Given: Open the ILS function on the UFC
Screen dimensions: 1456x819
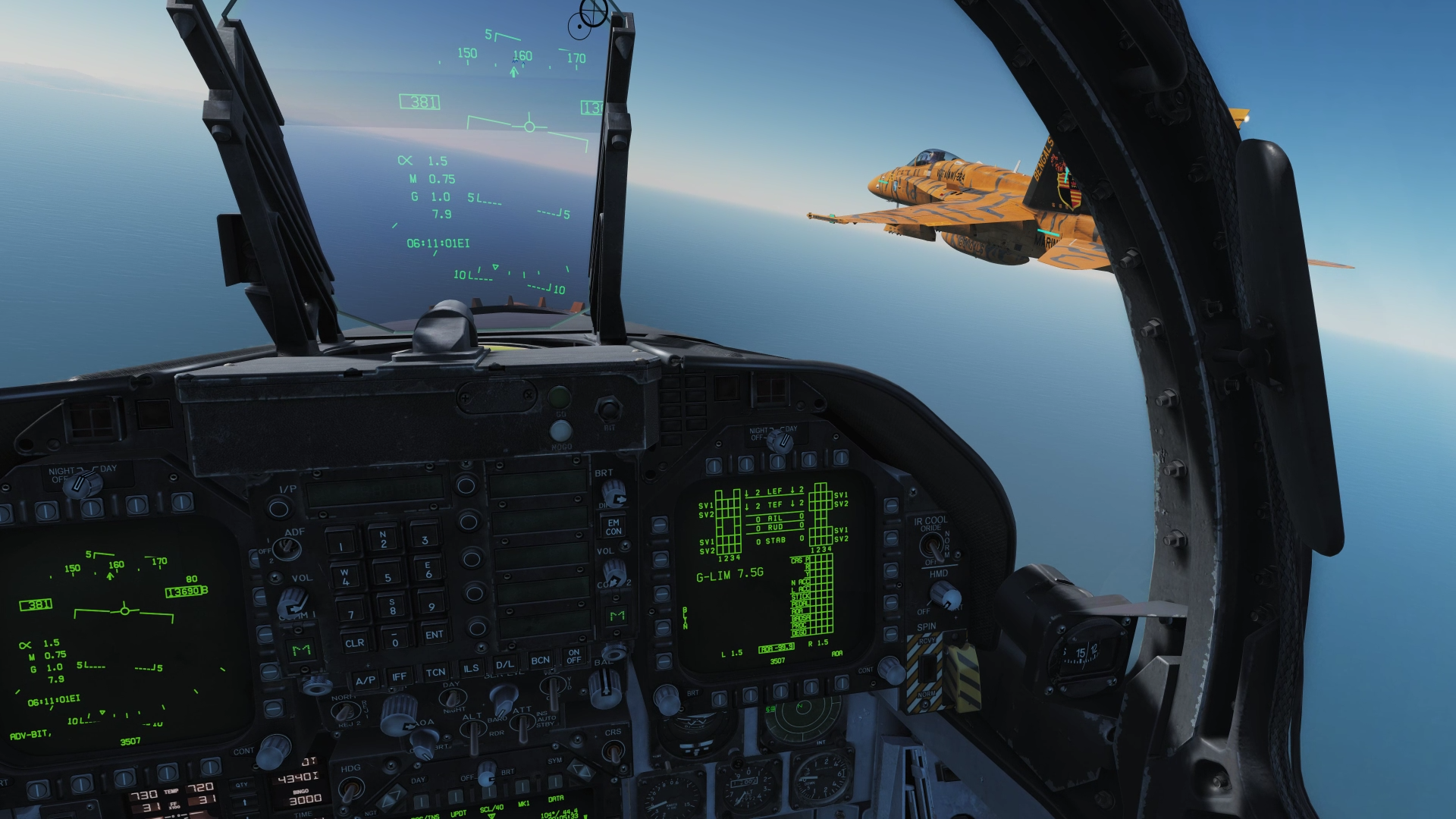Looking at the screenshot, I should pyautogui.click(x=471, y=668).
